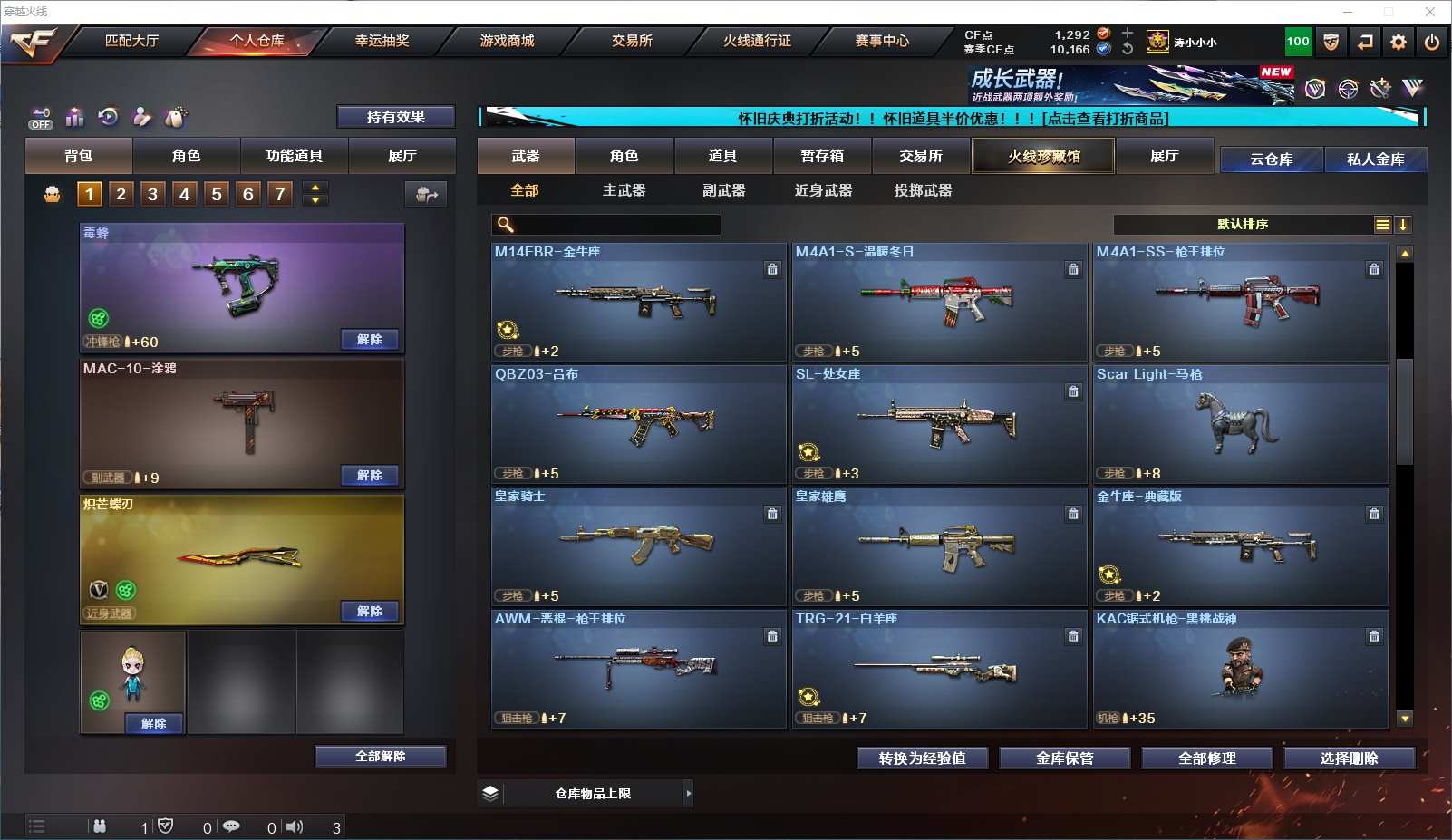Click the 转换为经验值 button
1452x840 pixels.
[x=922, y=758]
